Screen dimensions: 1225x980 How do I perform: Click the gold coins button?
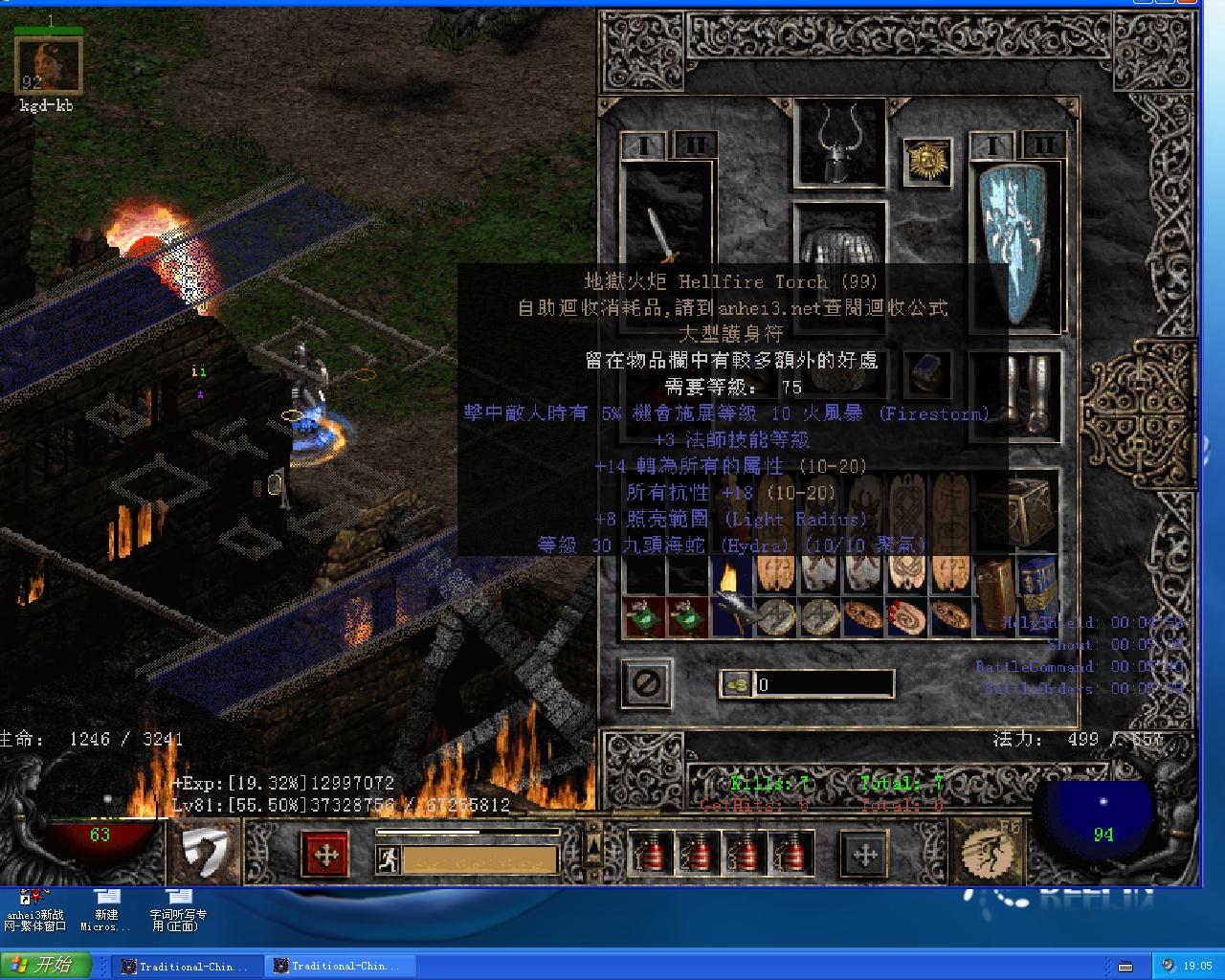(x=736, y=683)
